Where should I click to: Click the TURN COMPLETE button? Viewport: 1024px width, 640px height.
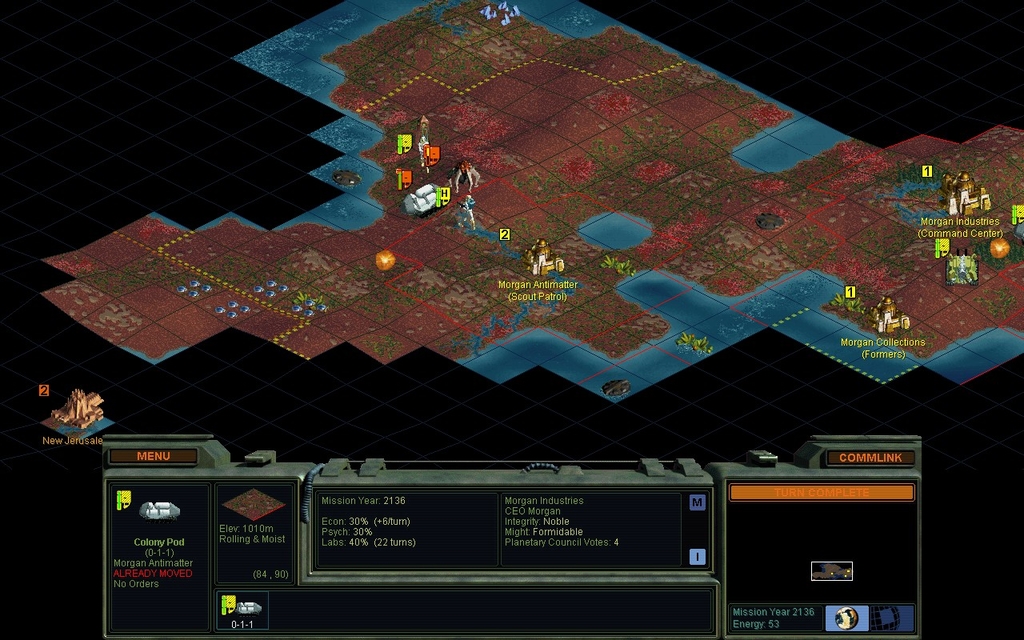(x=821, y=493)
